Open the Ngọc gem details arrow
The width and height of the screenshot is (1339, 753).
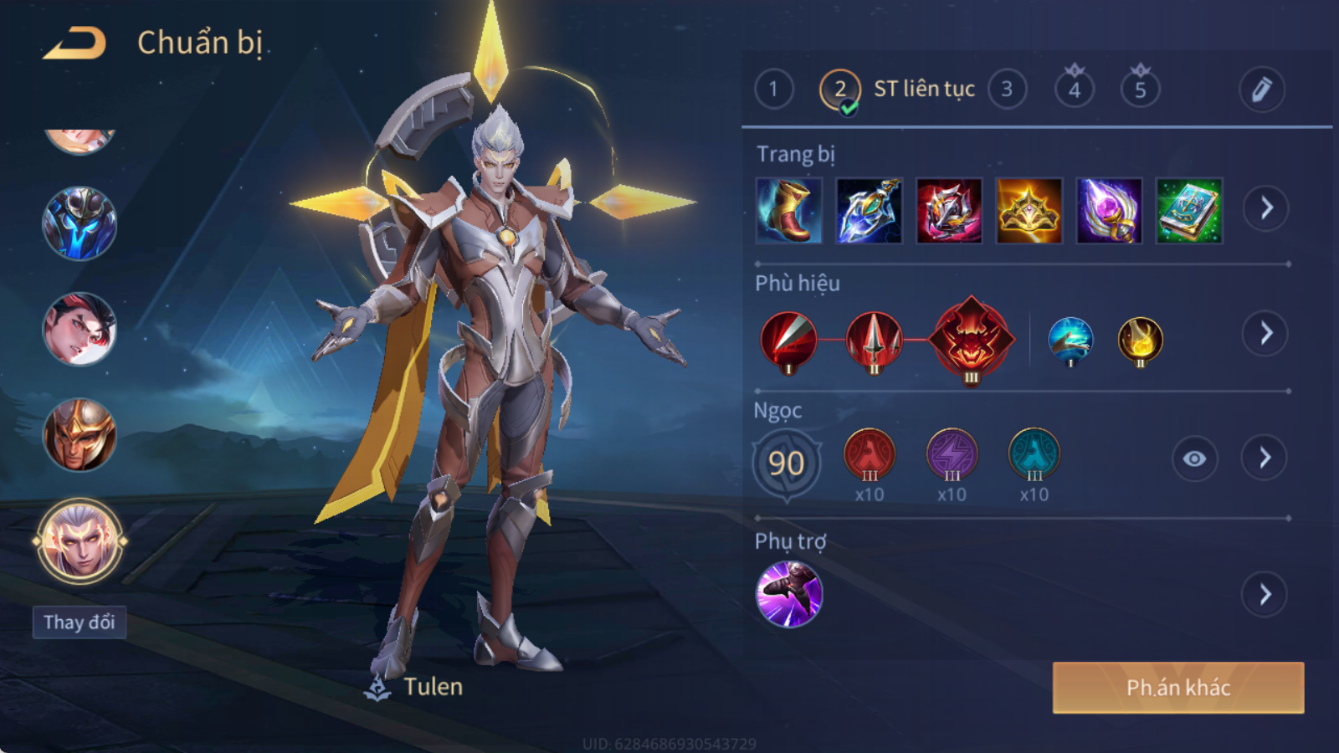pos(1265,458)
